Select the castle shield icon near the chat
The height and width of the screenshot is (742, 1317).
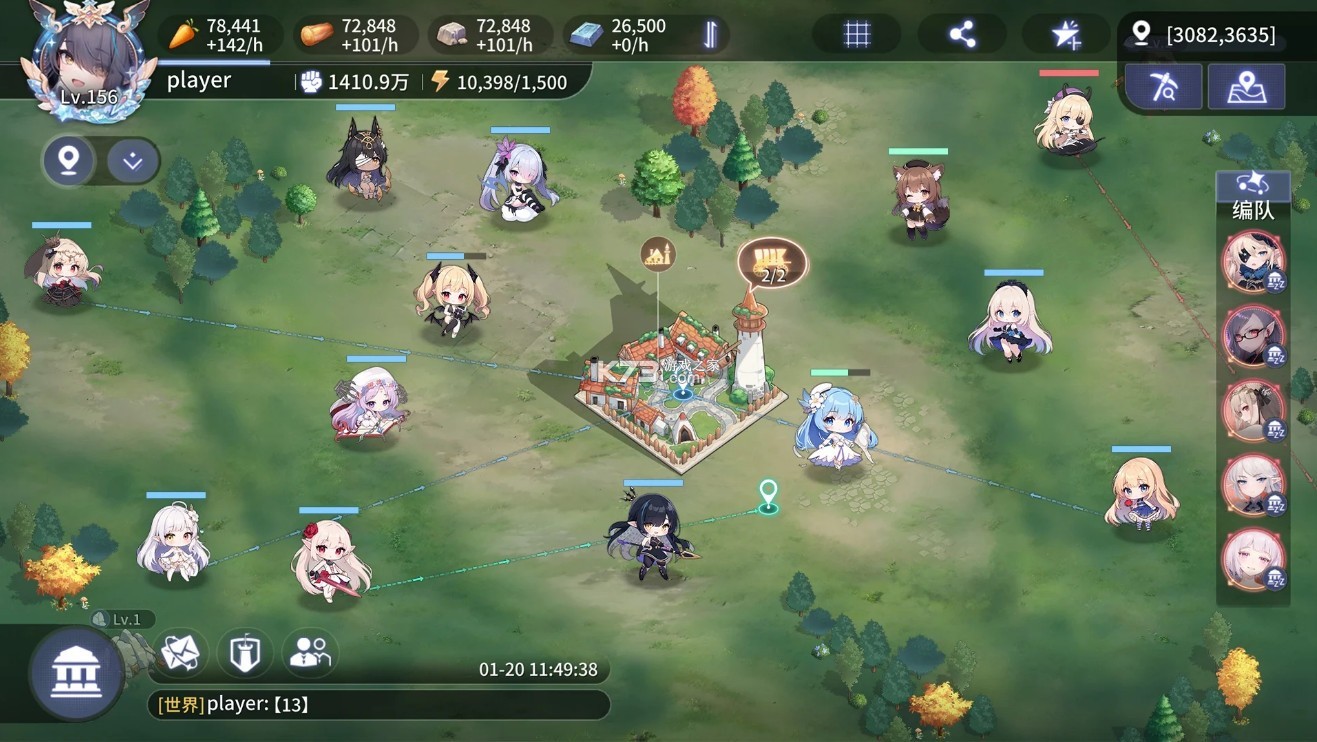243,652
